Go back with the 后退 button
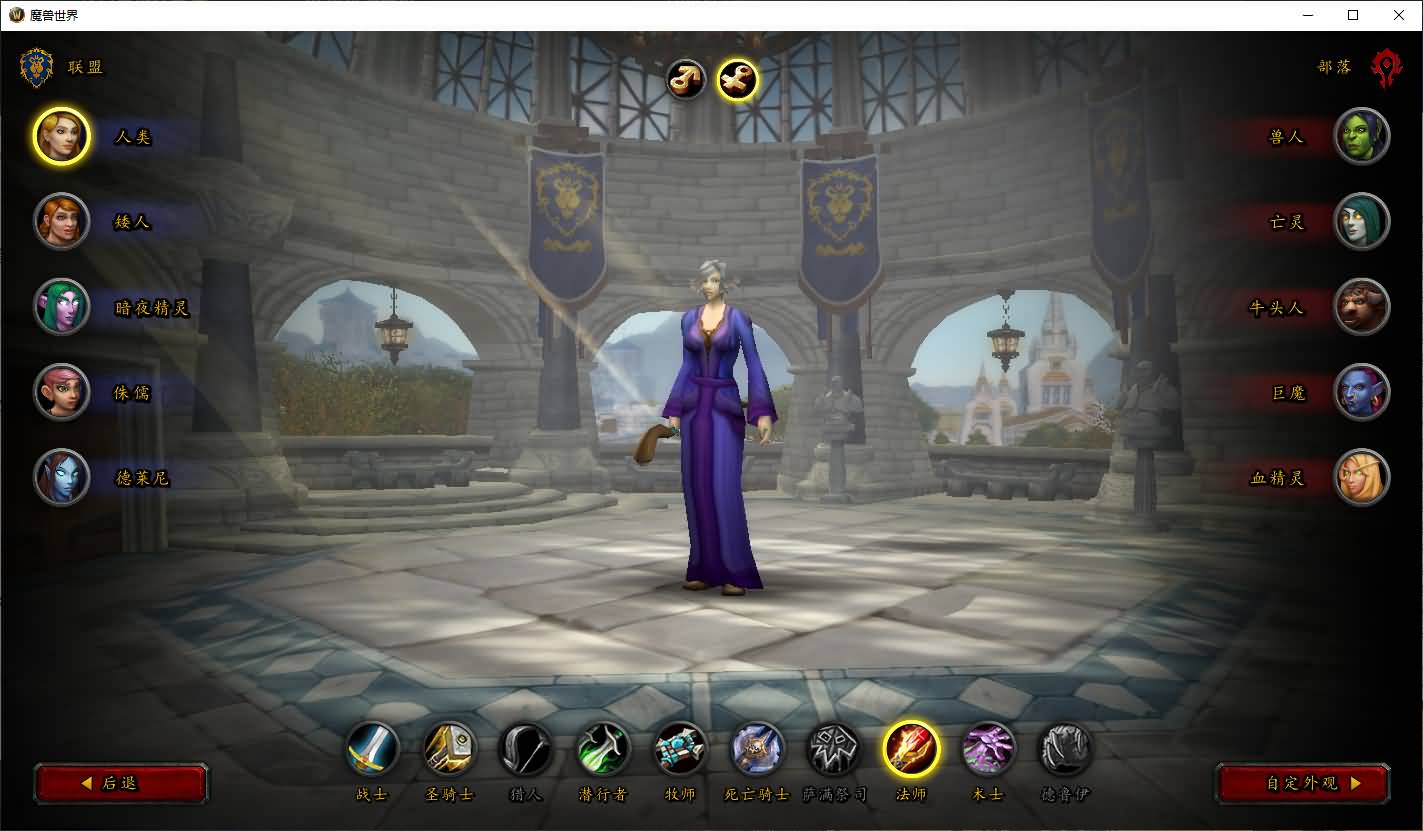 click(x=121, y=783)
